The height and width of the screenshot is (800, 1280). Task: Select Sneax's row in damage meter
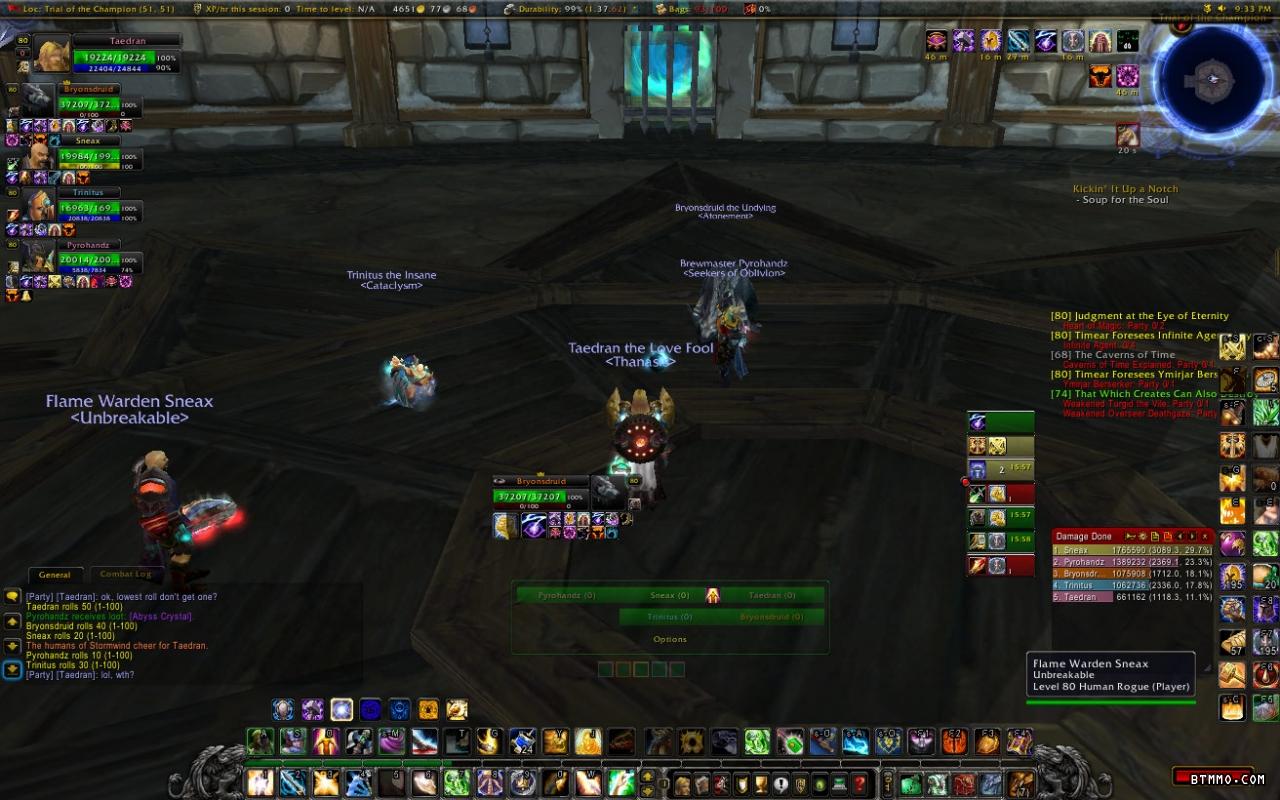pyautogui.click(x=1132, y=550)
